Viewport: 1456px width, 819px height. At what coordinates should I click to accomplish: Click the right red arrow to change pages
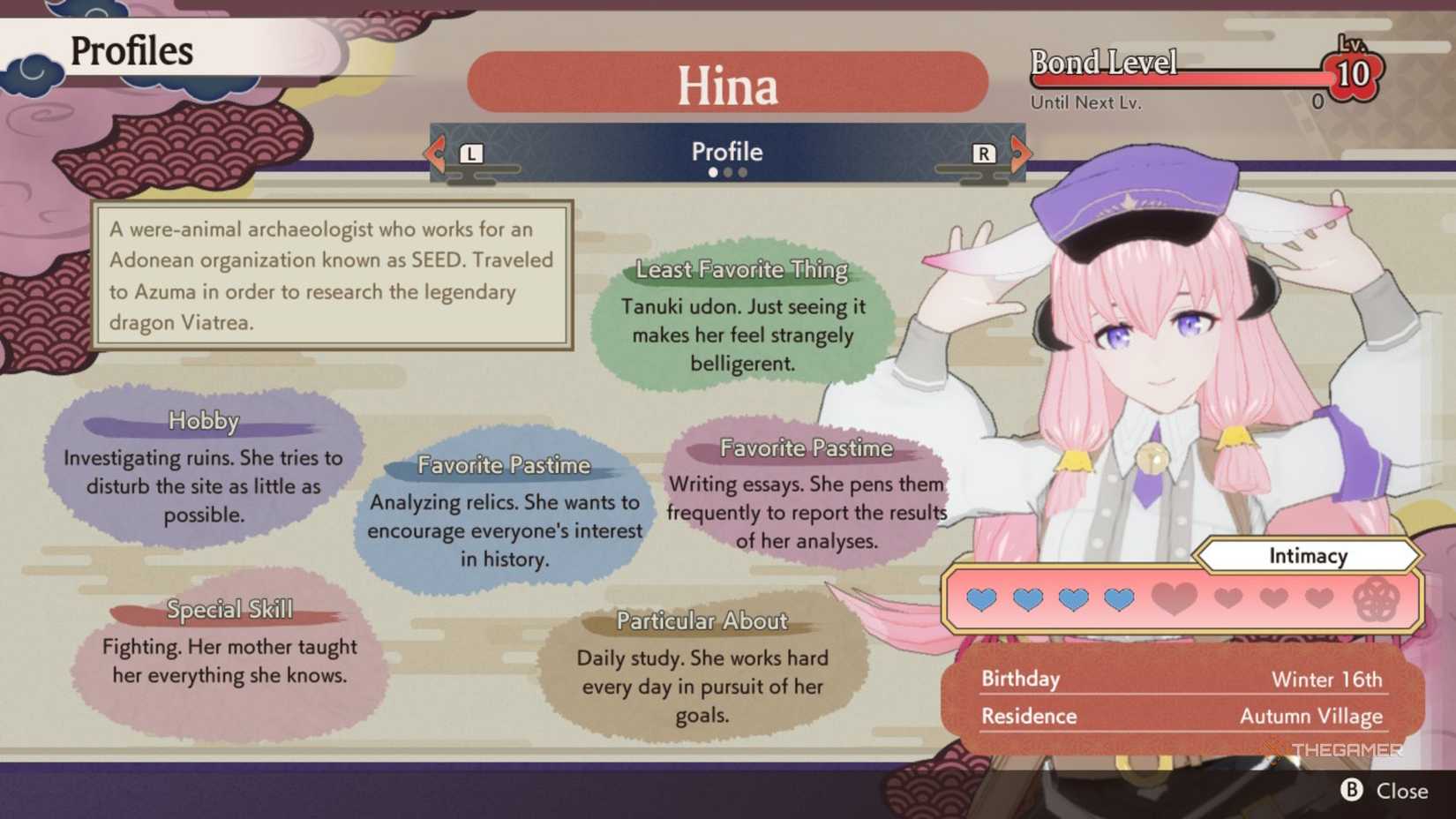click(x=1021, y=152)
